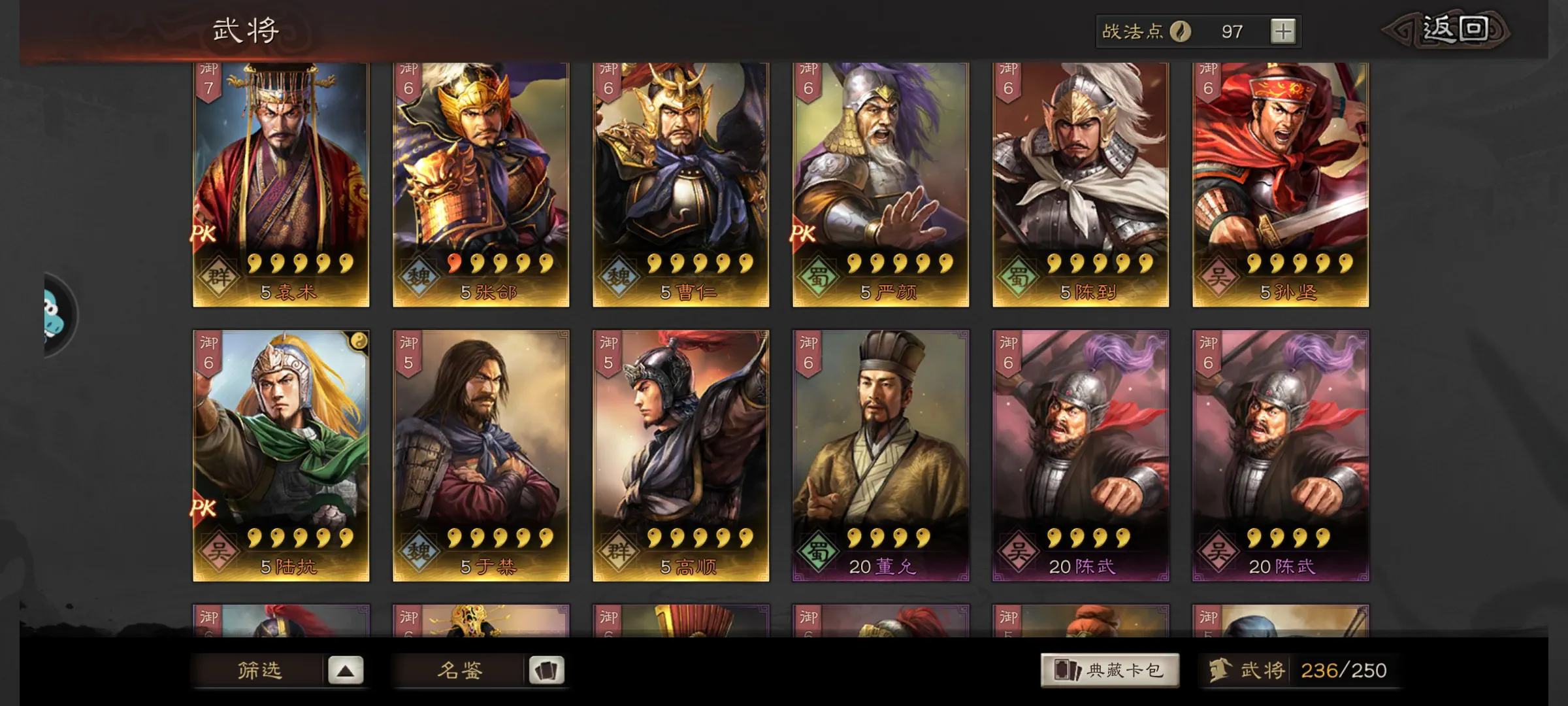Screen dimensions: 1568x706
Task: Select the 董允 general card
Action: coord(881,455)
